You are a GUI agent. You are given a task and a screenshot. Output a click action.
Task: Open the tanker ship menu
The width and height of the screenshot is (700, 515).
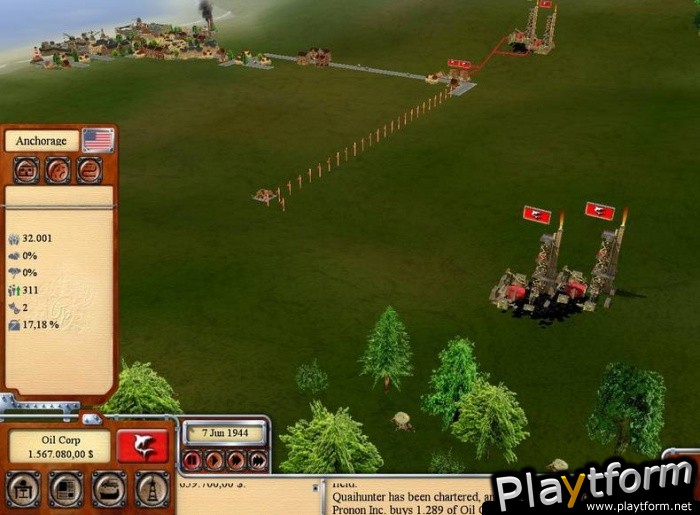(109, 489)
